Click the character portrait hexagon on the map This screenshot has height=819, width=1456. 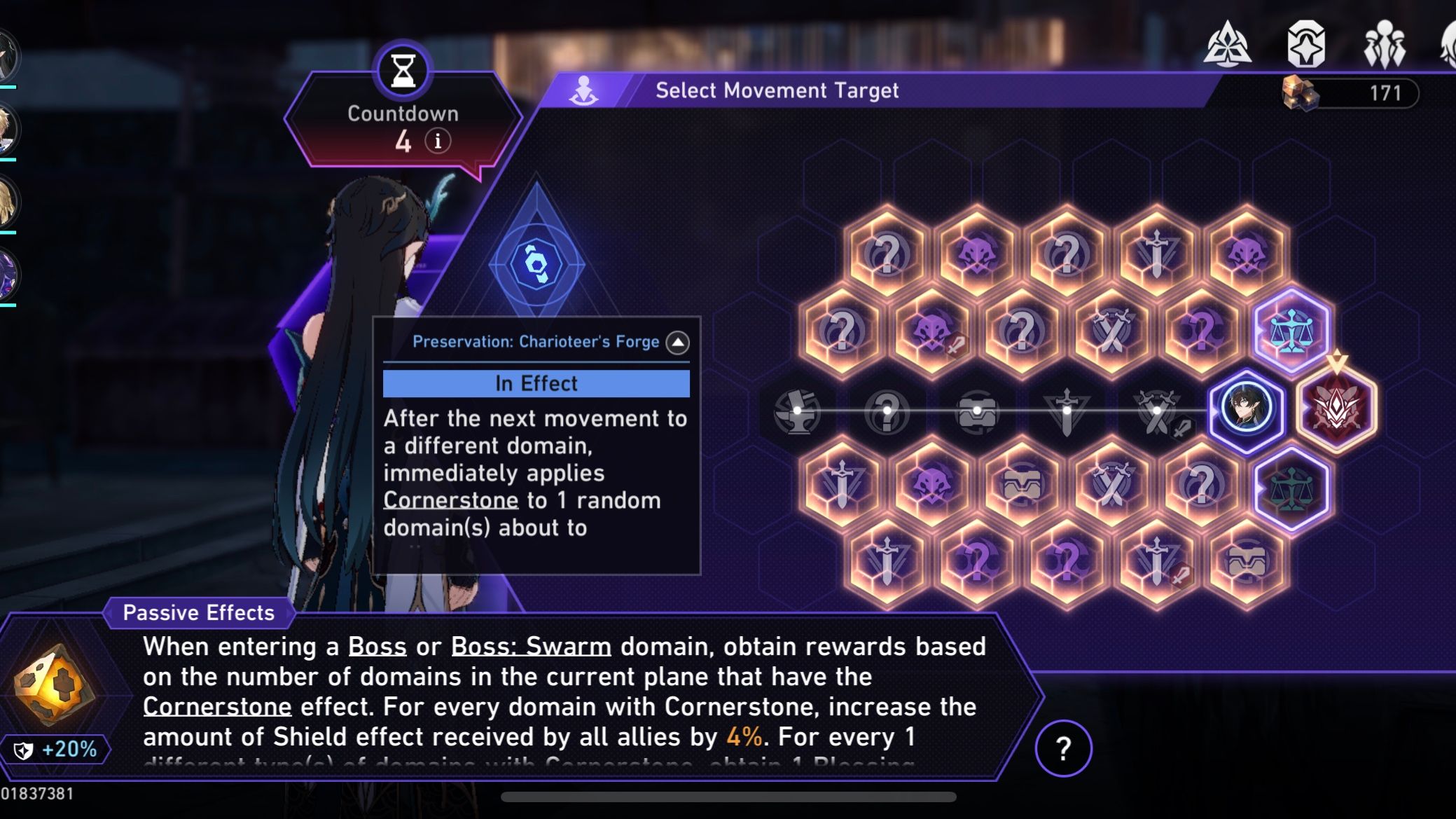(x=1247, y=408)
